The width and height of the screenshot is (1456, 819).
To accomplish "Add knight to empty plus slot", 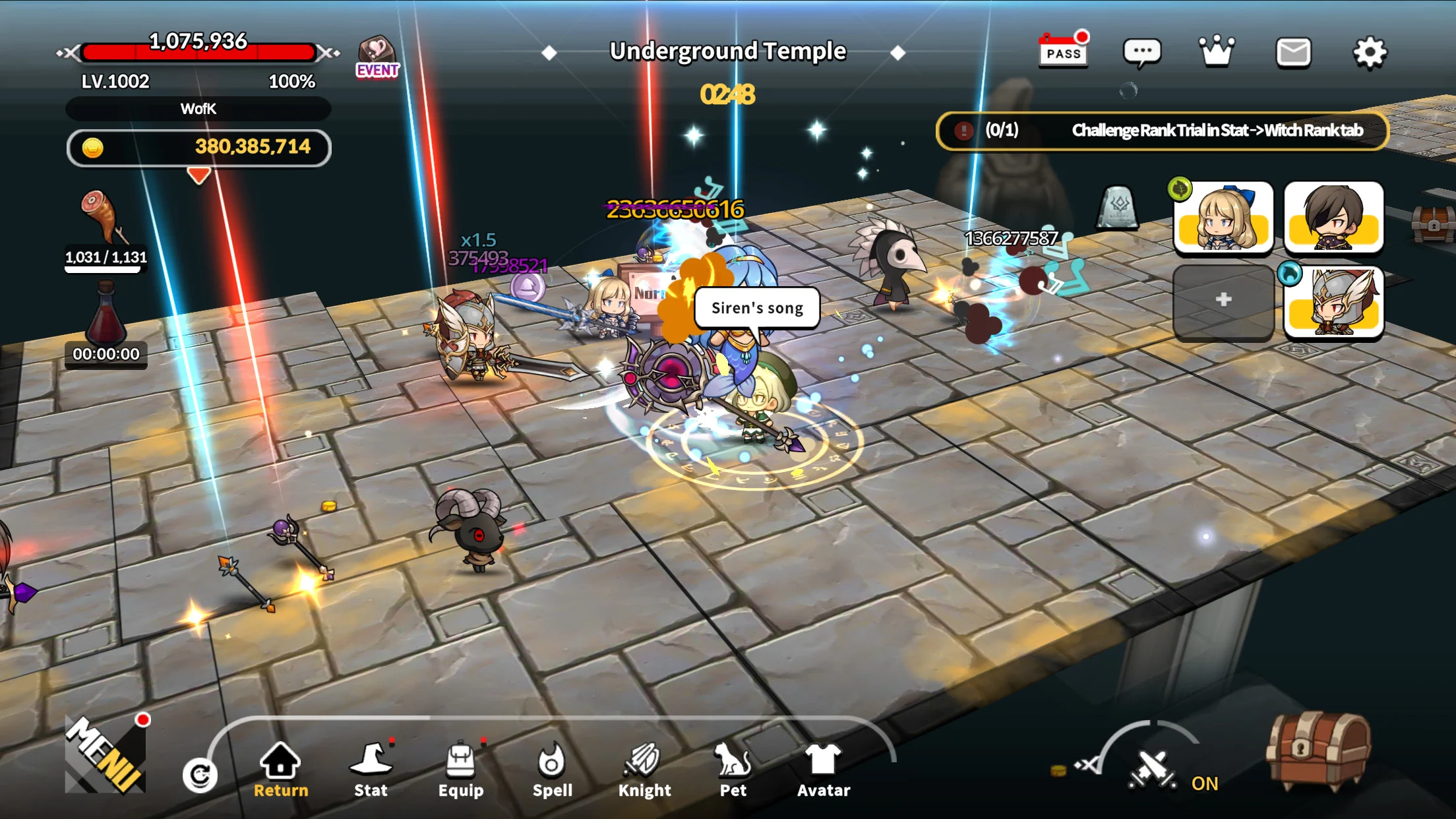I will click(1223, 300).
